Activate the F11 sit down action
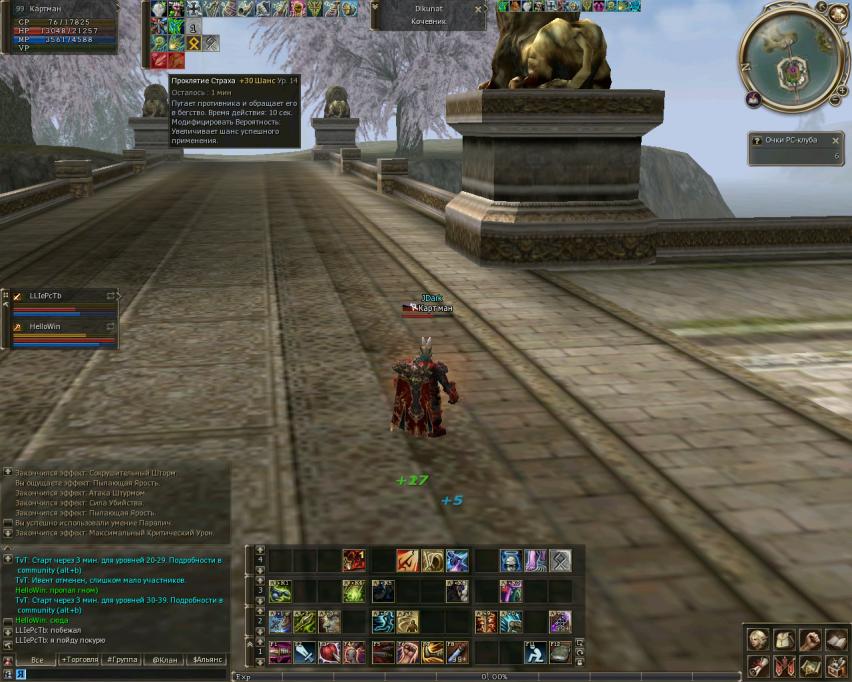Image resolution: width=852 pixels, height=682 pixels. 536,654
